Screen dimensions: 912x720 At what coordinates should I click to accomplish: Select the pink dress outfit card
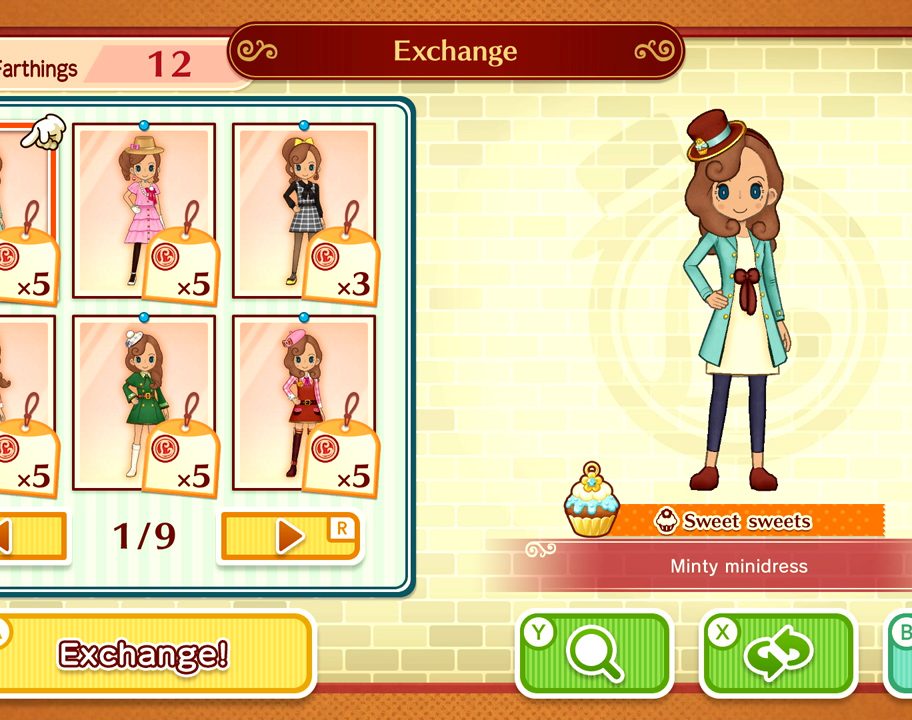point(143,210)
